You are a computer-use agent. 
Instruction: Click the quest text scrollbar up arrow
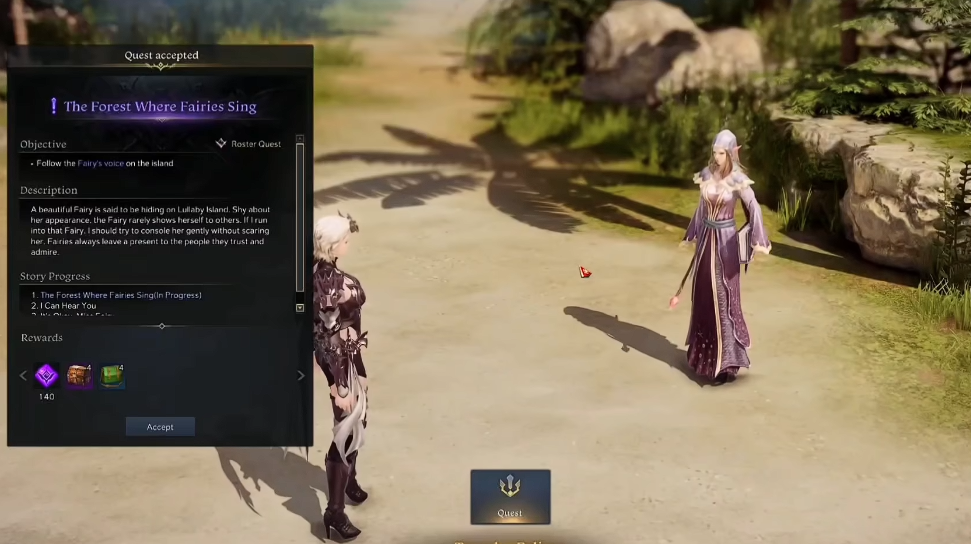click(x=300, y=138)
